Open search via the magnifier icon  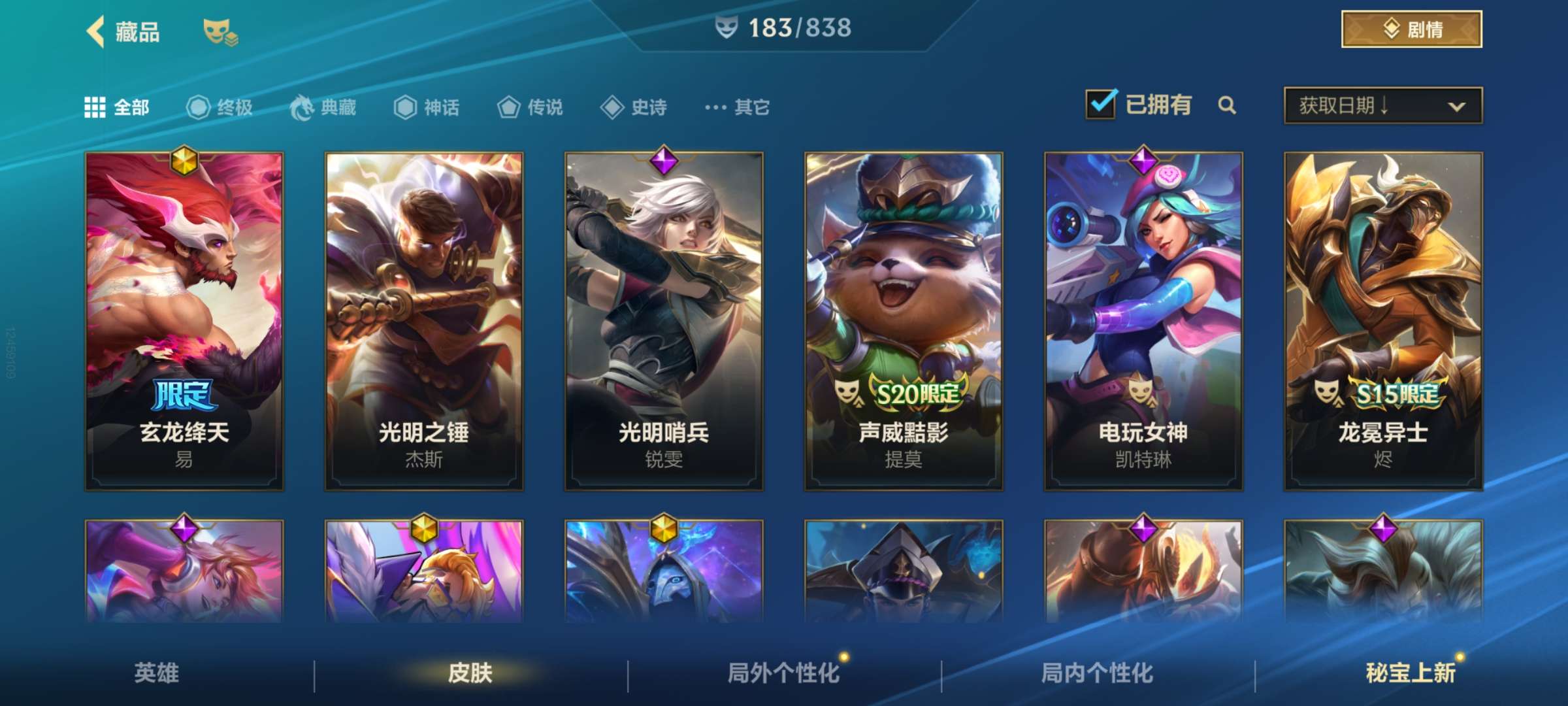1227,106
